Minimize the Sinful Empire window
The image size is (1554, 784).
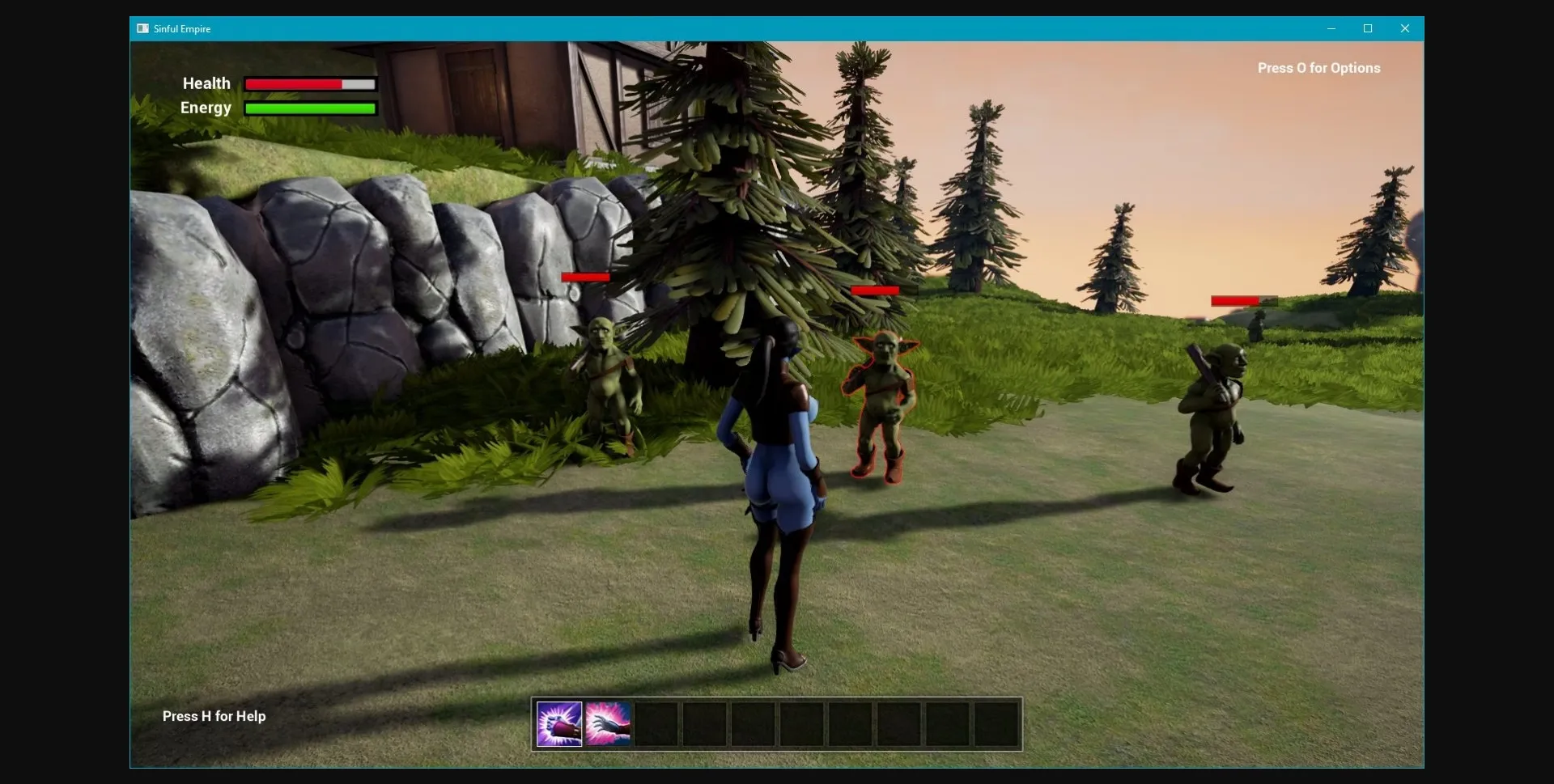click(1331, 28)
